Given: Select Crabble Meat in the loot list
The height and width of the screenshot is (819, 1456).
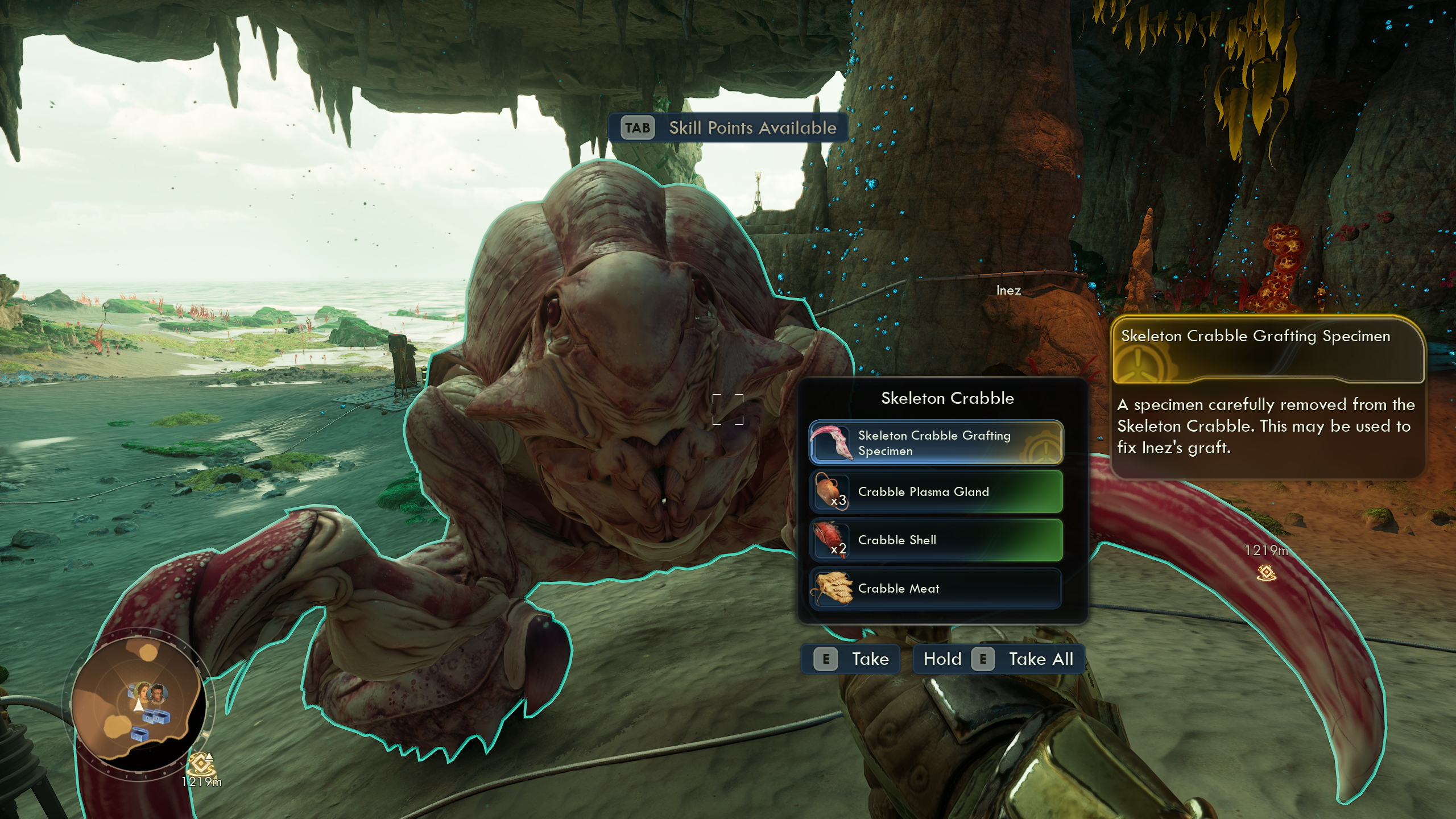Looking at the screenshot, I should point(936,589).
